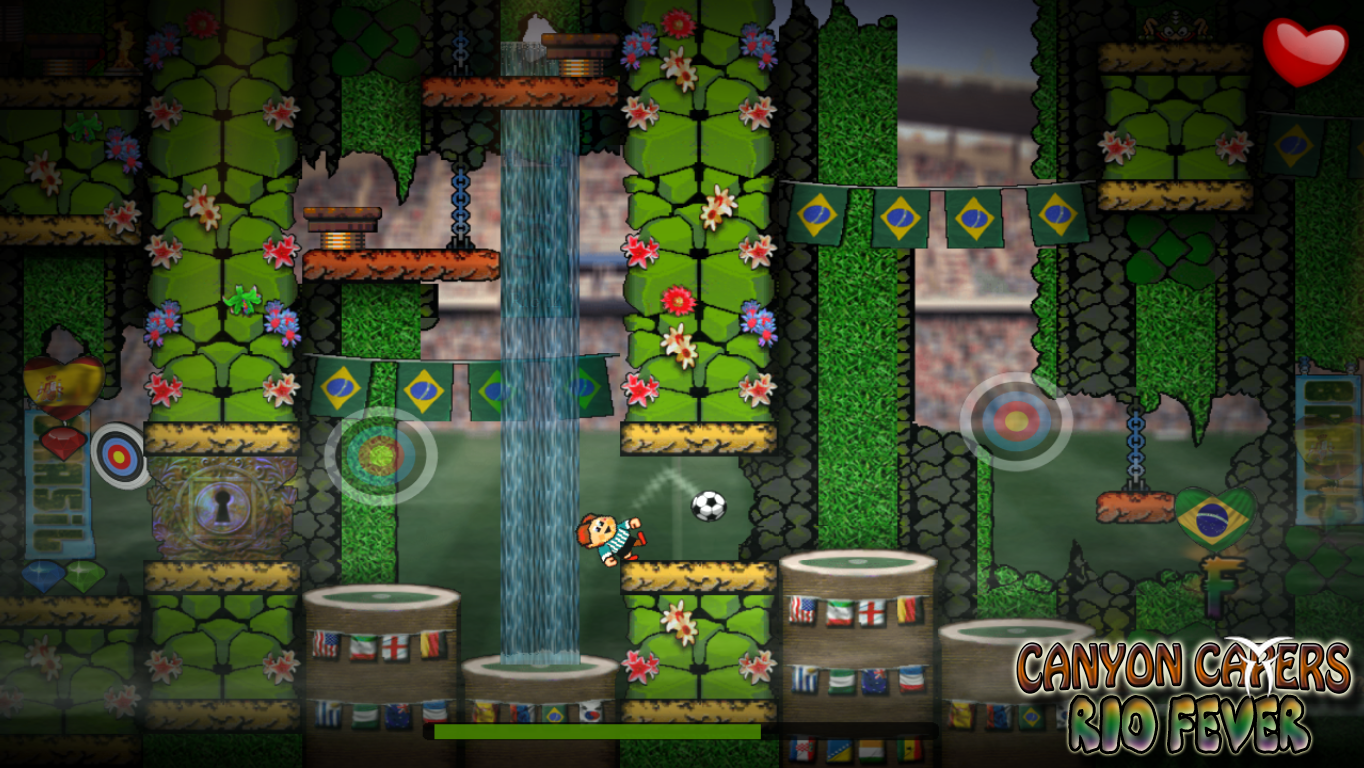Click the red gem under the Spain heart
The height and width of the screenshot is (768, 1364).
click(x=62, y=445)
